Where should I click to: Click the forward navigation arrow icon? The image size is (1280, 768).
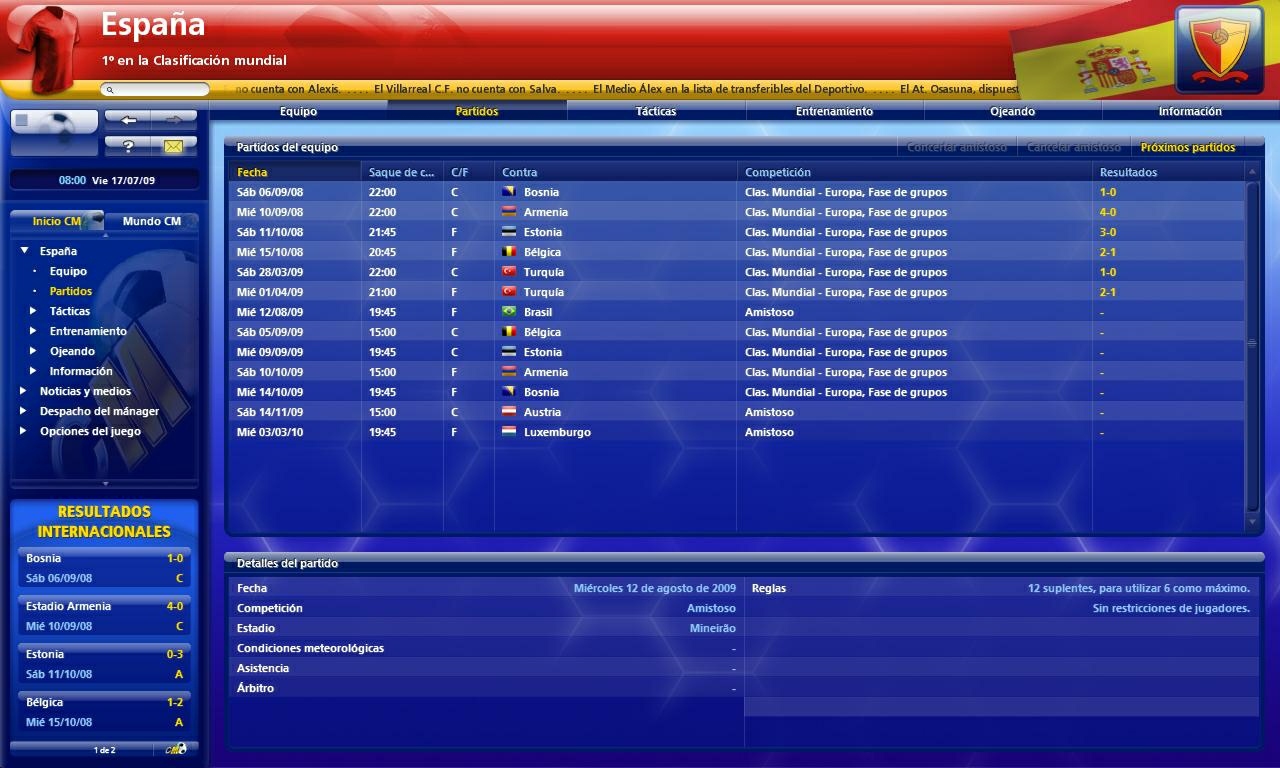[176, 118]
